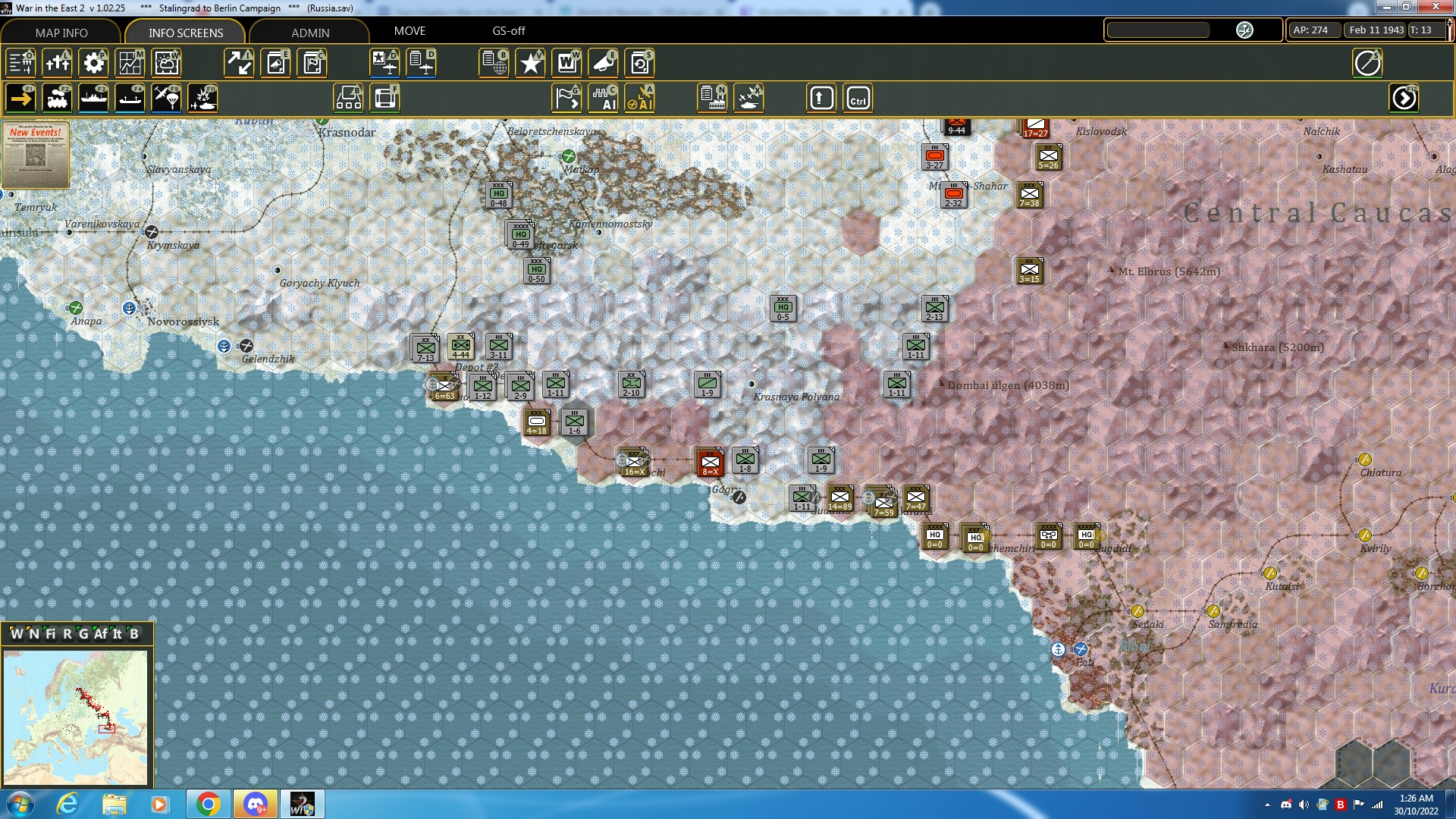Select naval transport mode with the ship icon
The height and width of the screenshot is (819, 1456).
pos(94,98)
